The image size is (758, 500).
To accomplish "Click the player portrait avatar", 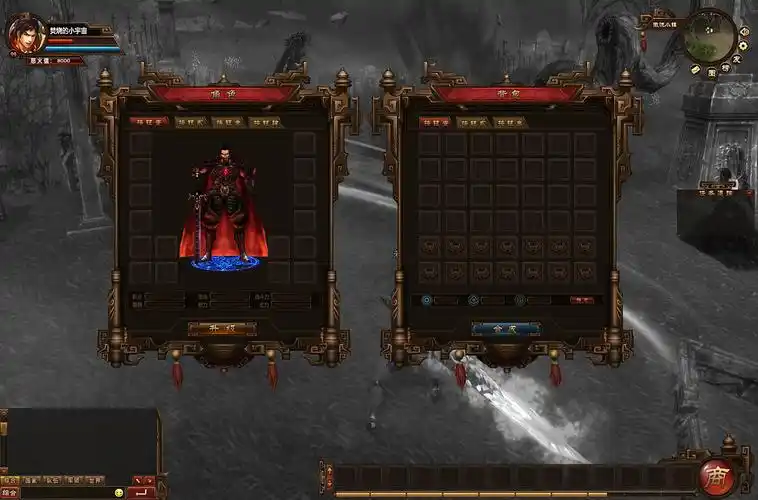I will point(25,36).
